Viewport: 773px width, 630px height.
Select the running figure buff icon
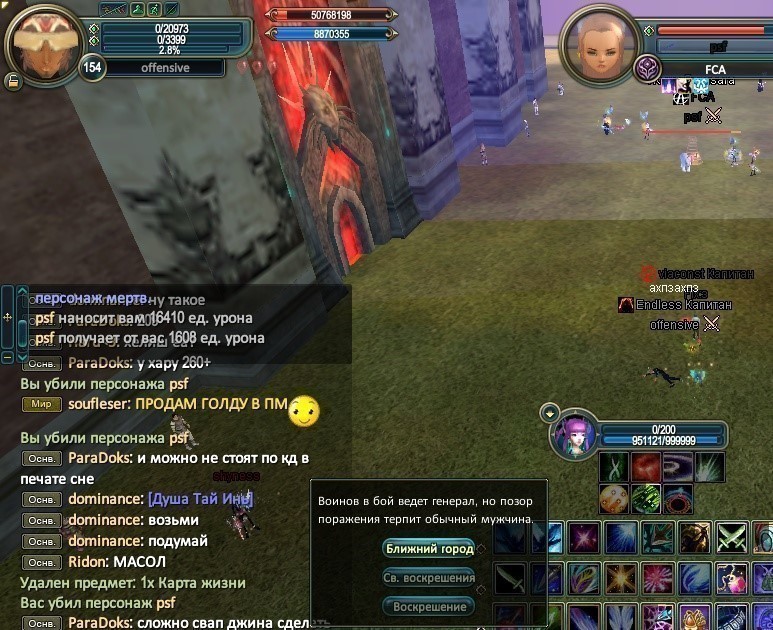[x=153, y=10]
